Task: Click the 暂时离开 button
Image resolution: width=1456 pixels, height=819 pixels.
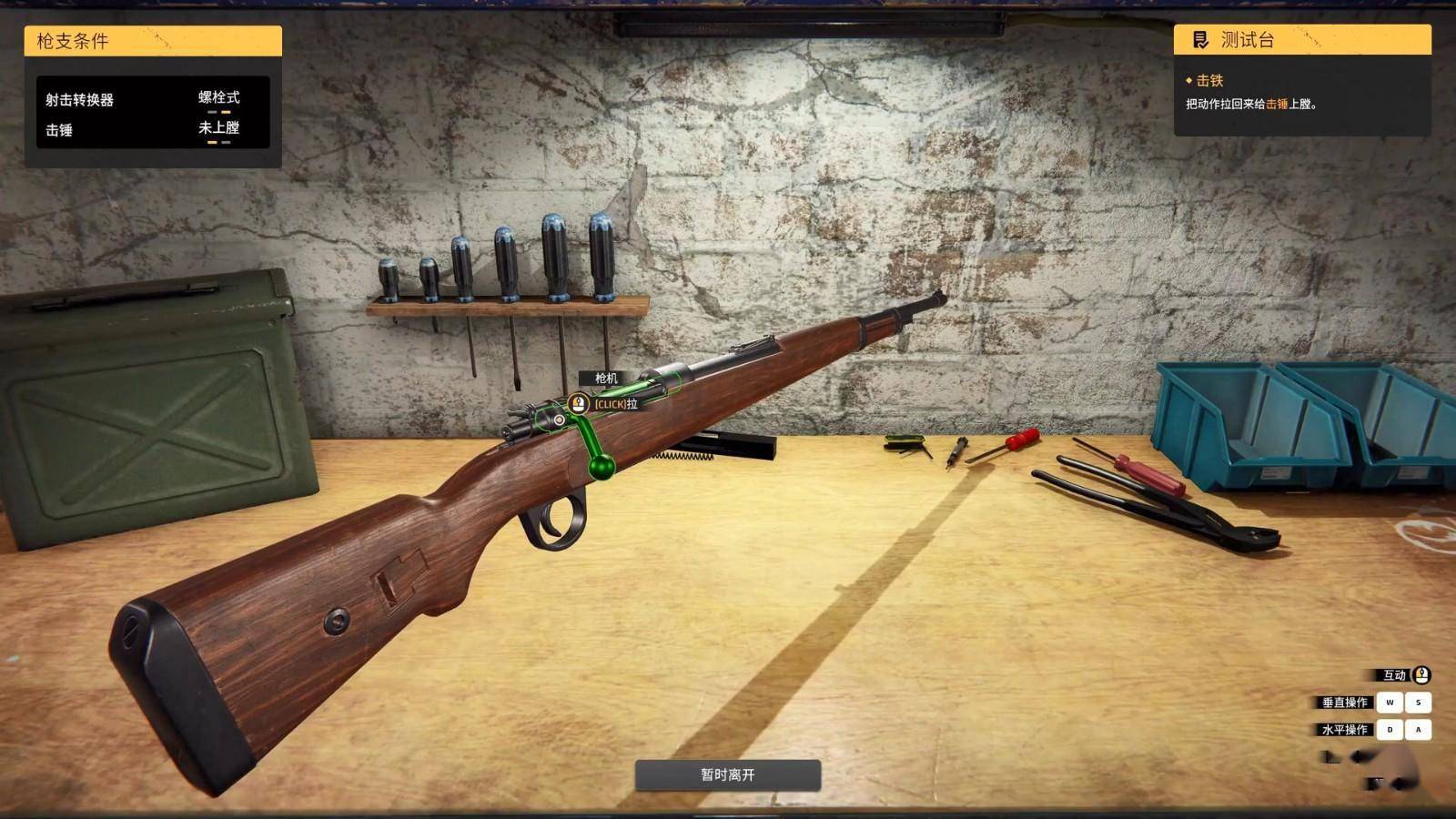Action: [x=727, y=774]
